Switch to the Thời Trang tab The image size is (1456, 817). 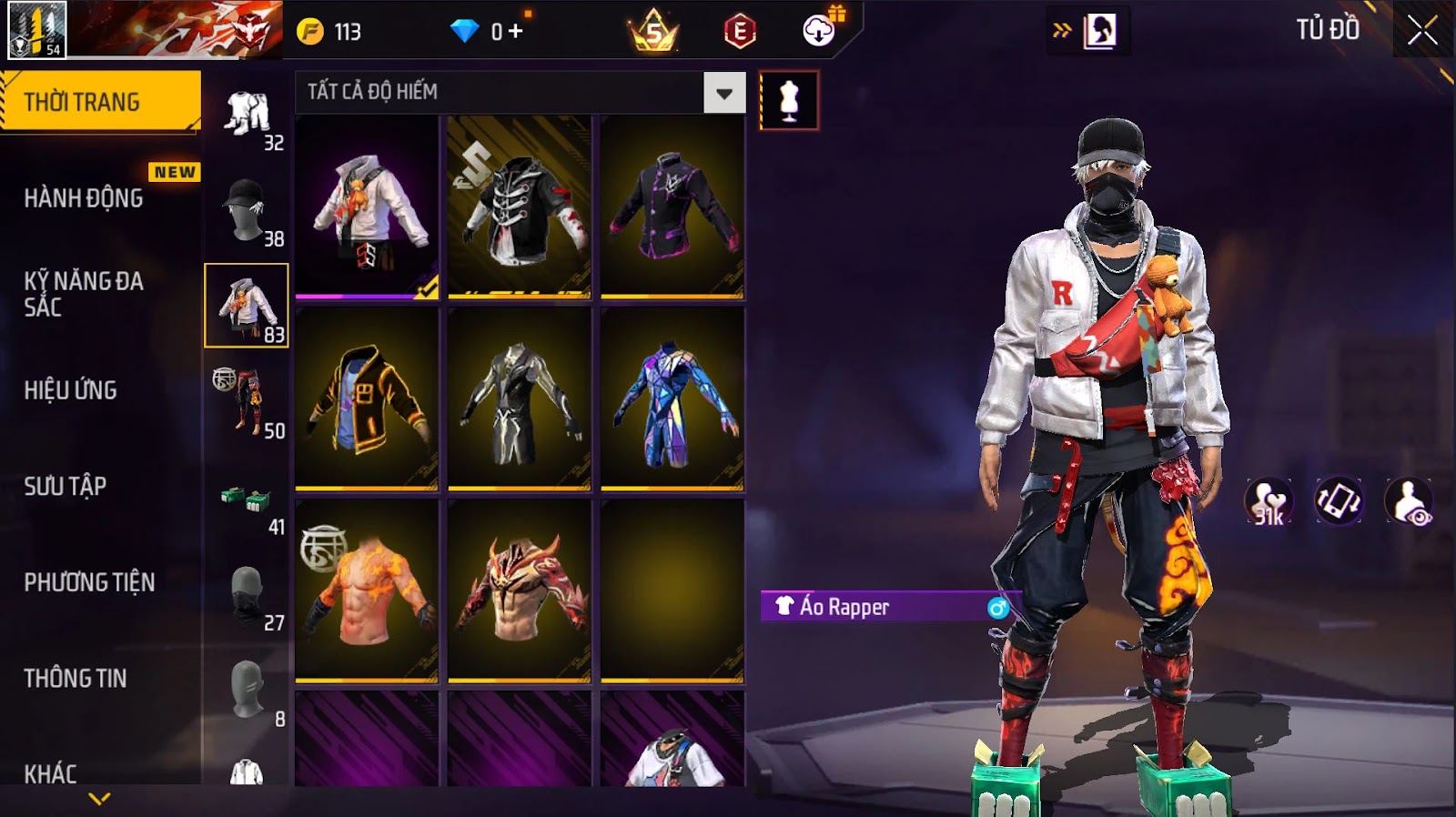click(x=100, y=102)
